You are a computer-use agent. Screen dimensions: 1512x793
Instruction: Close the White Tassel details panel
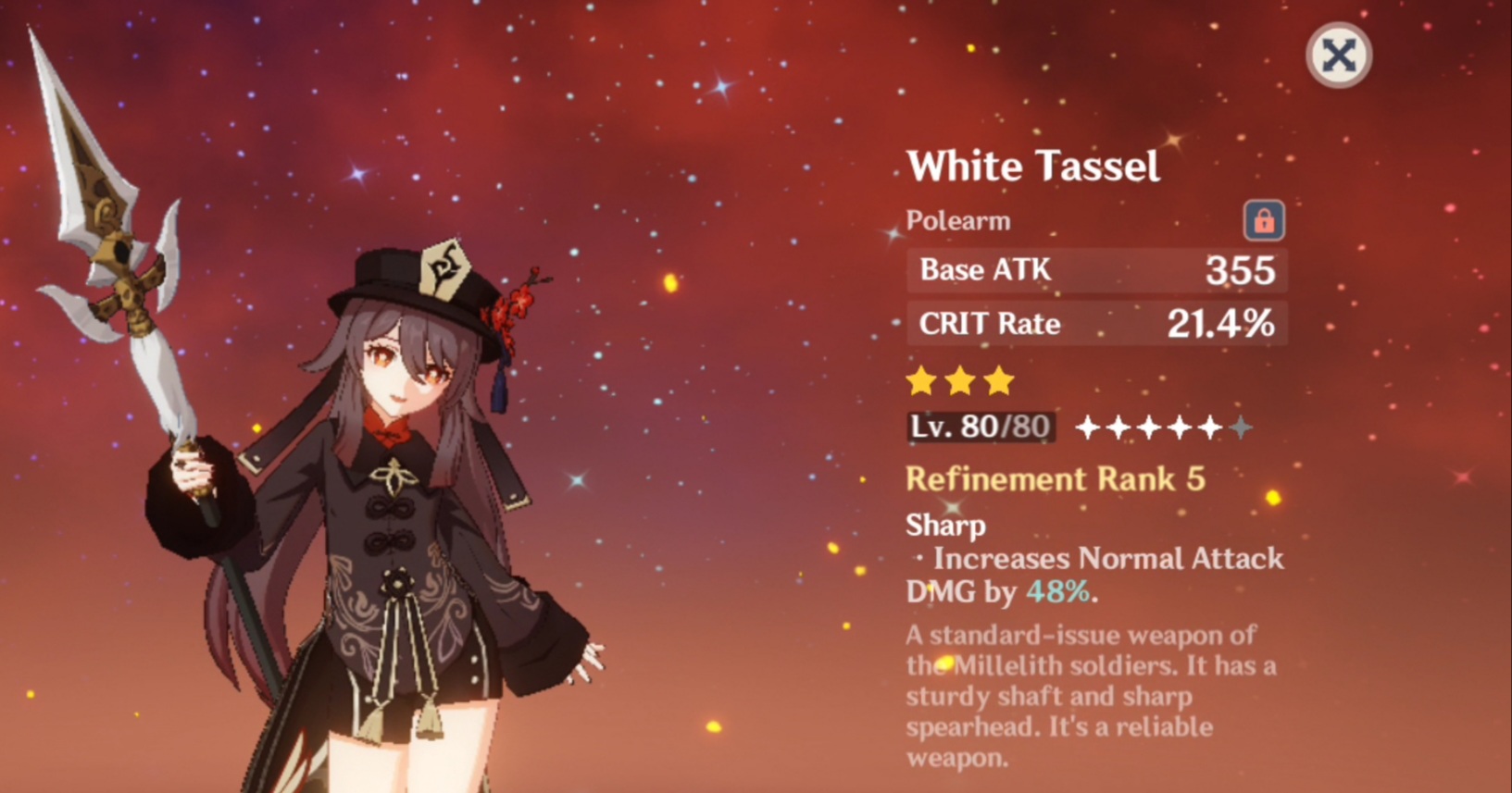click(x=1338, y=56)
